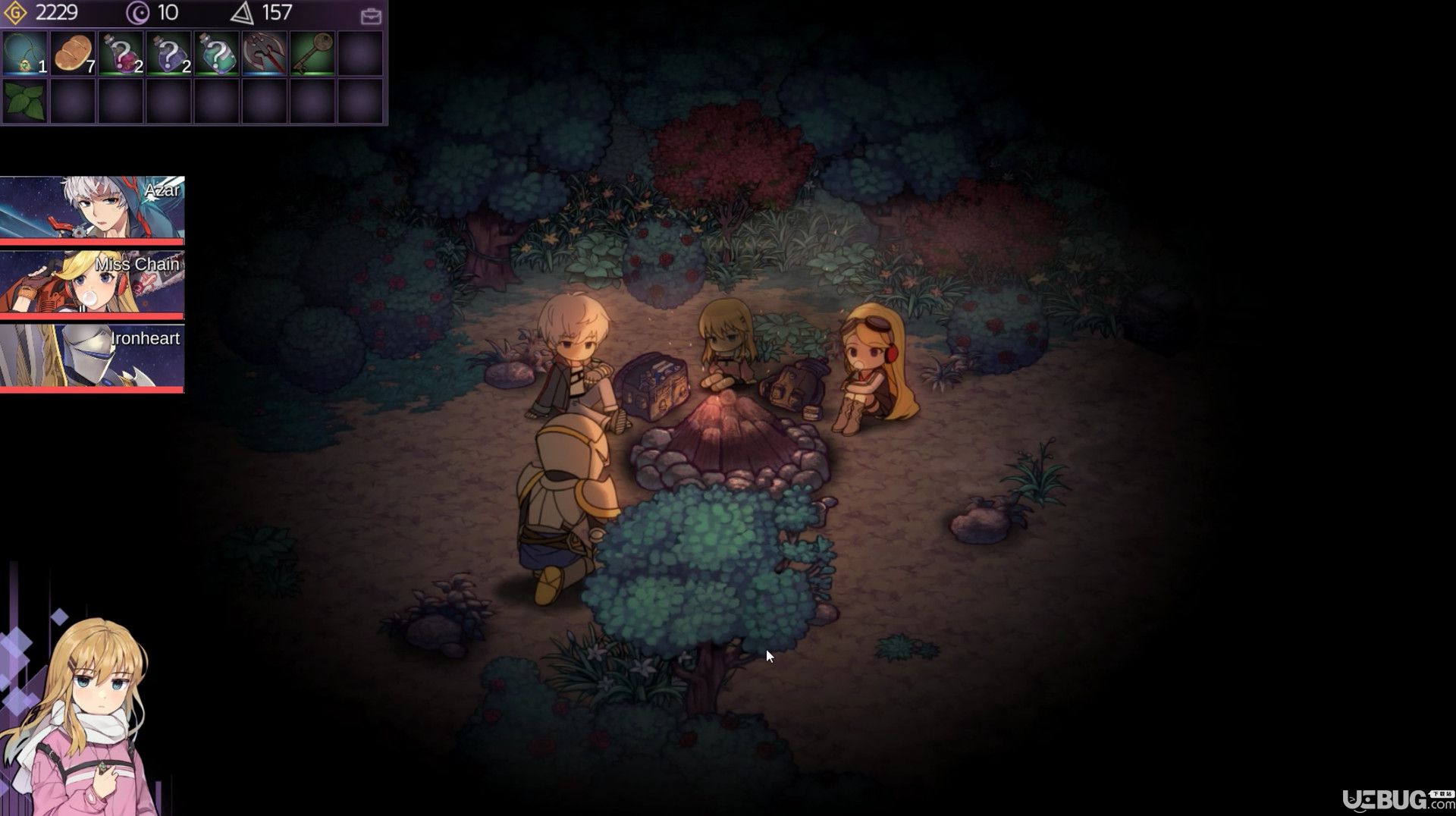
Task: Open the briefcase inventory icon
Action: tap(371, 15)
